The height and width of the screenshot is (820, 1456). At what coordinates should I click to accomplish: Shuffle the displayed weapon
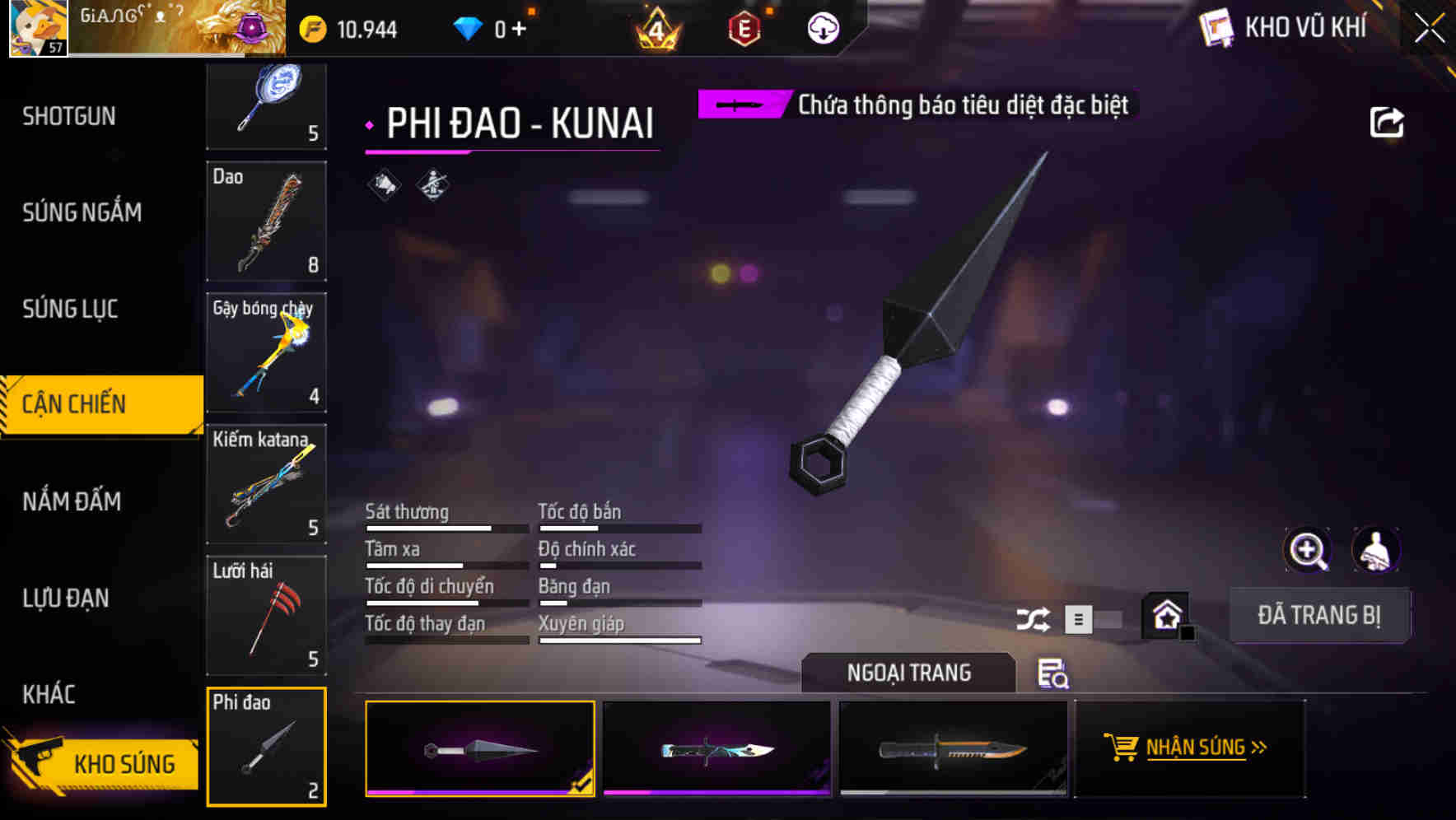click(1033, 617)
